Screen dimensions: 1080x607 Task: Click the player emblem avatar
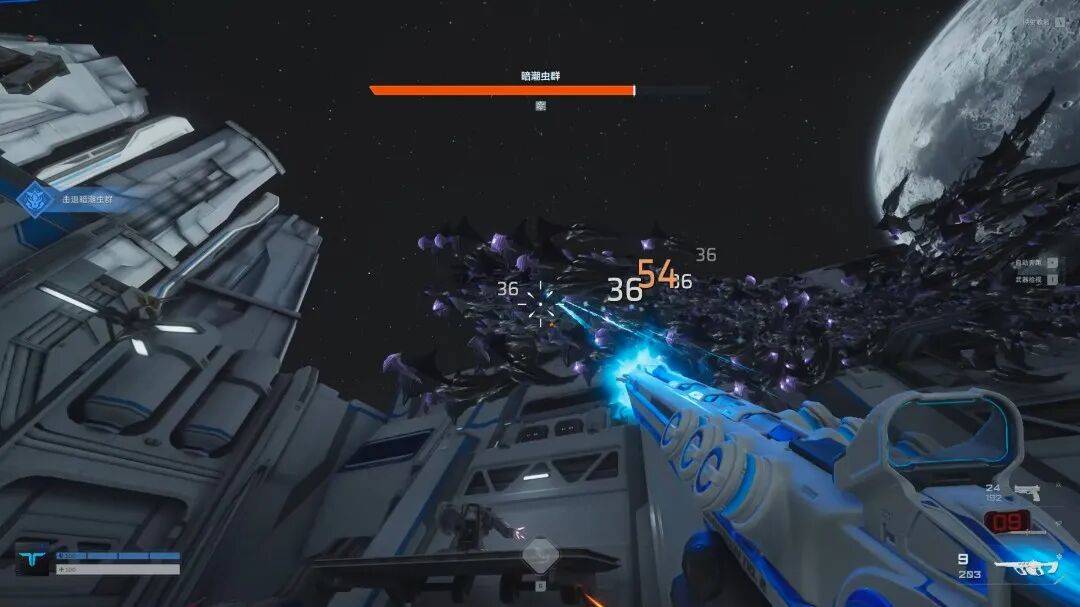pyautogui.click(x=33, y=561)
